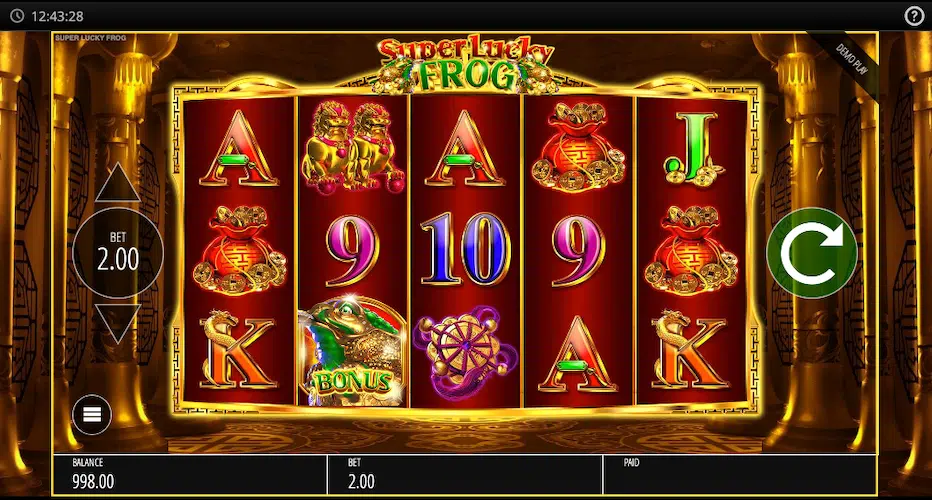Screen dimensions: 932x500
Task: Open the help question mark
Action: point(914,16)
